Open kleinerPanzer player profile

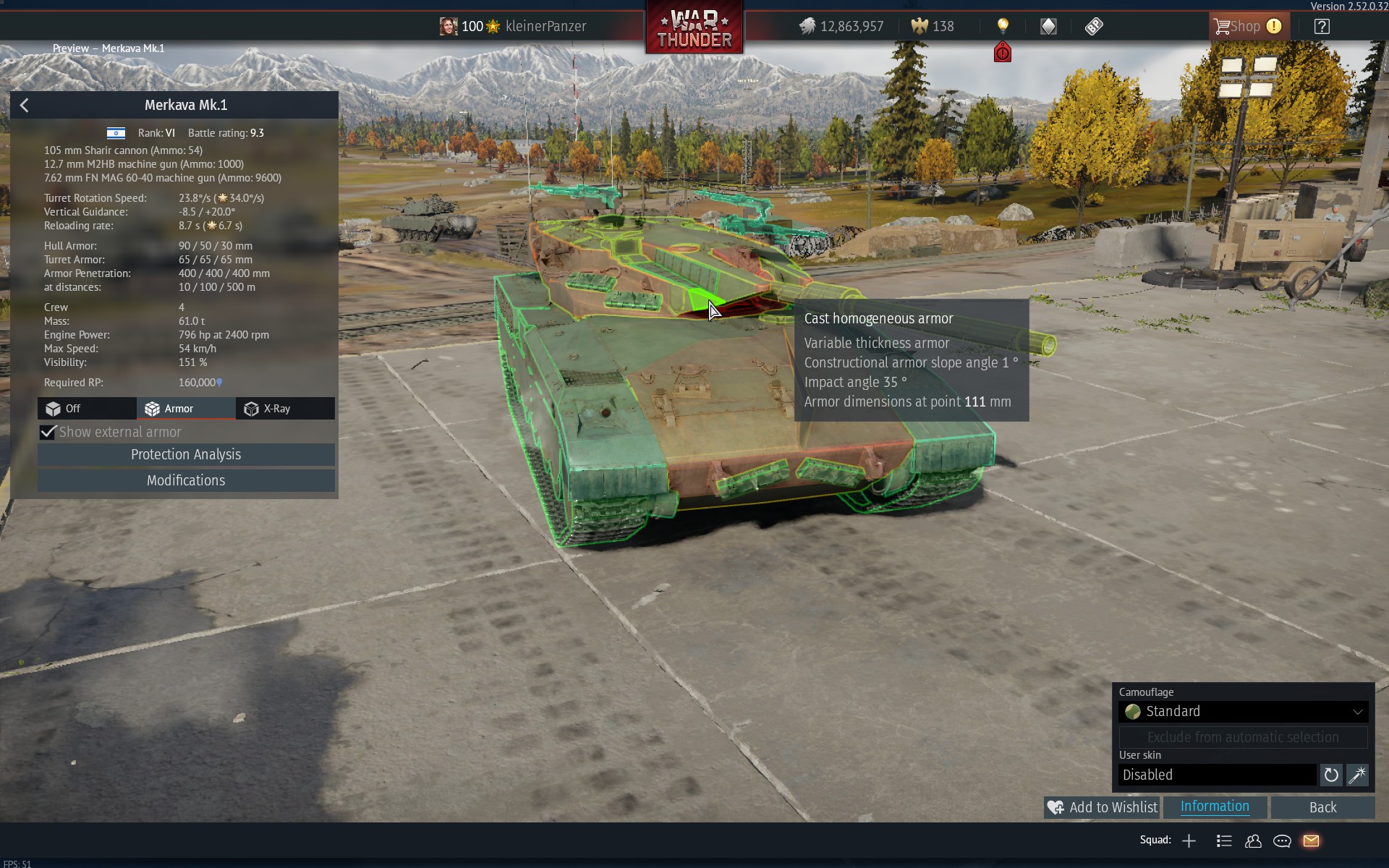click(545, 27)
